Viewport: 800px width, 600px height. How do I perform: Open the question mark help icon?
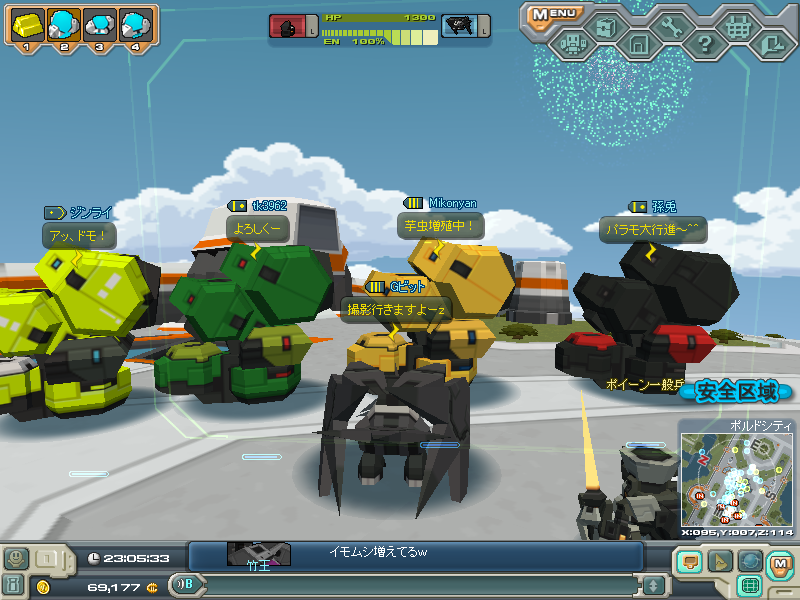[704, 44]
